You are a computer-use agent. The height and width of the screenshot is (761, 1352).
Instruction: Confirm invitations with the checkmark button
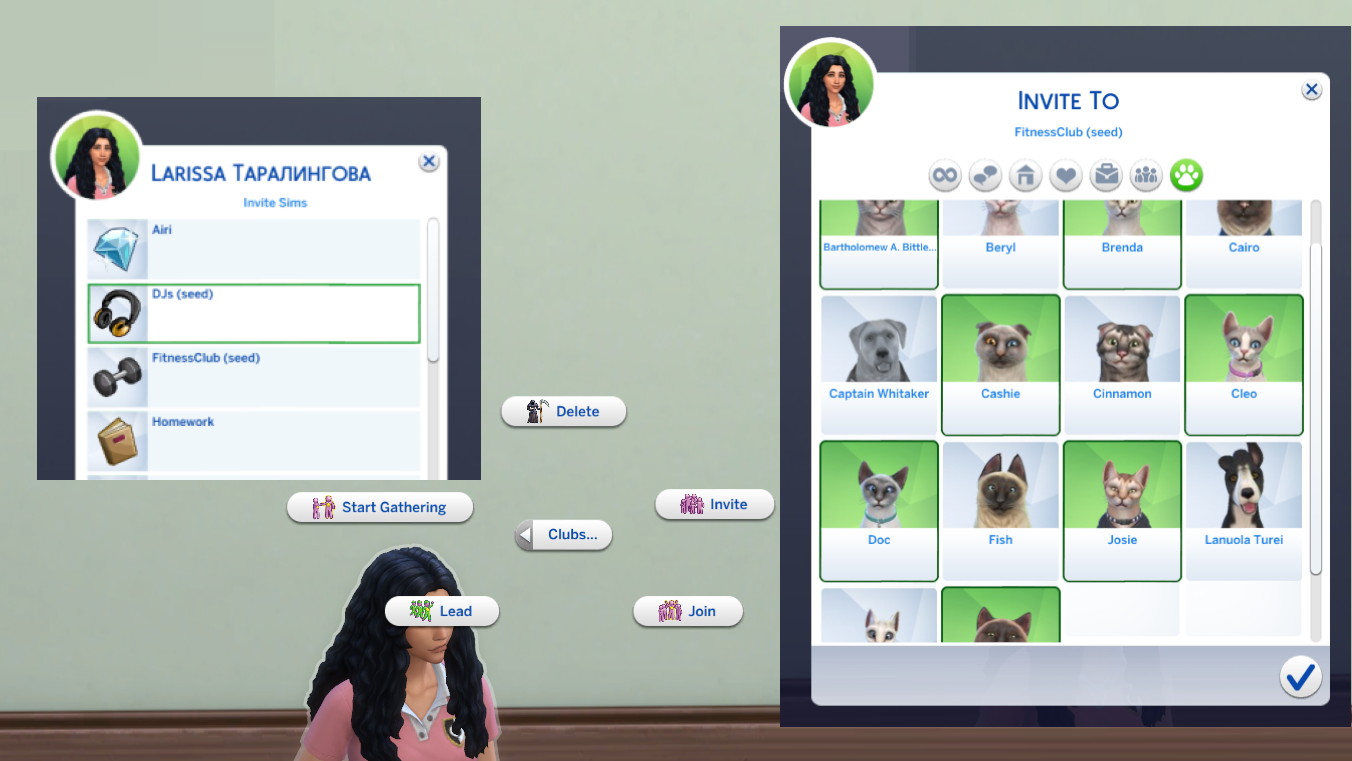click(x=1300, y=677)
